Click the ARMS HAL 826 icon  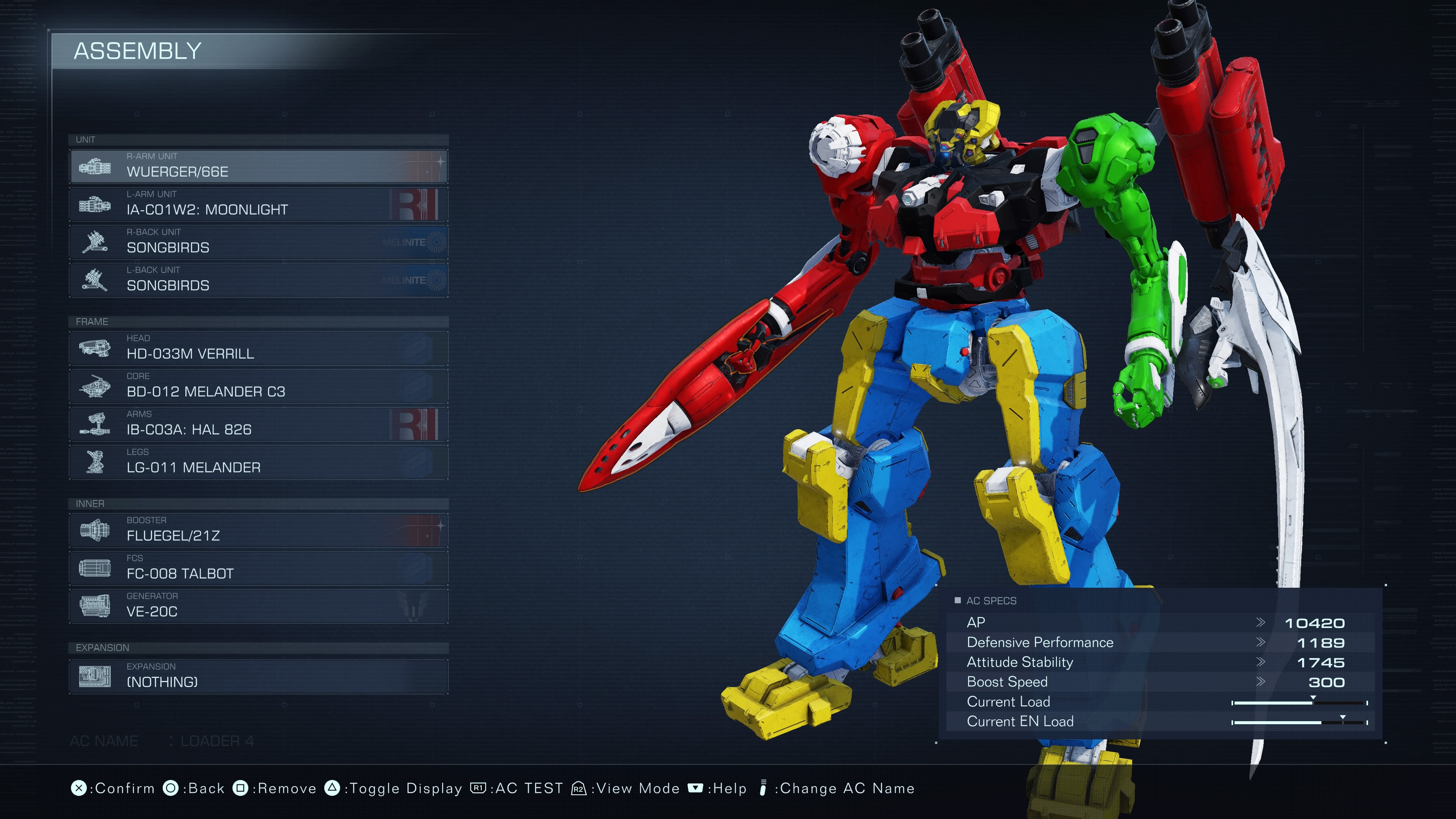tap(95, 424)
